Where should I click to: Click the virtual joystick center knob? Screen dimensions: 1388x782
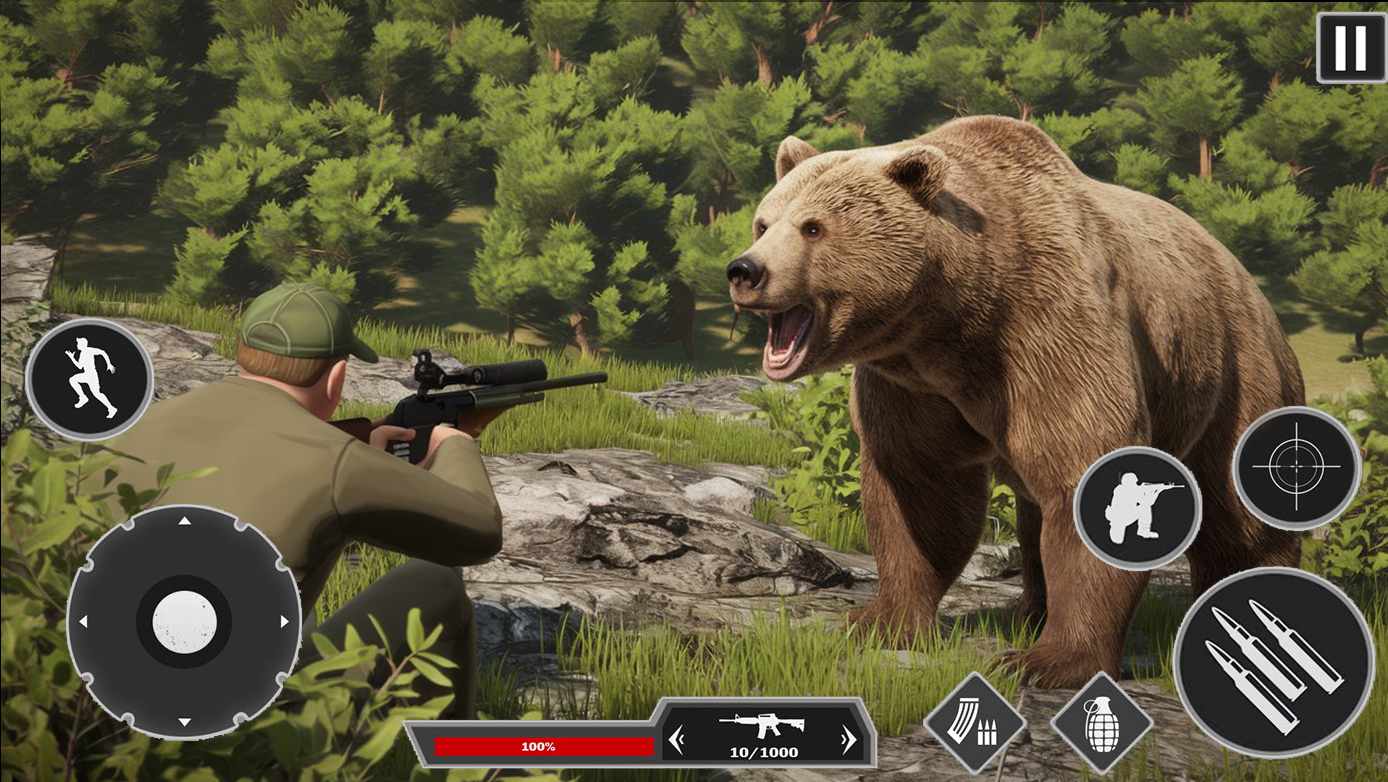point(184,621)
